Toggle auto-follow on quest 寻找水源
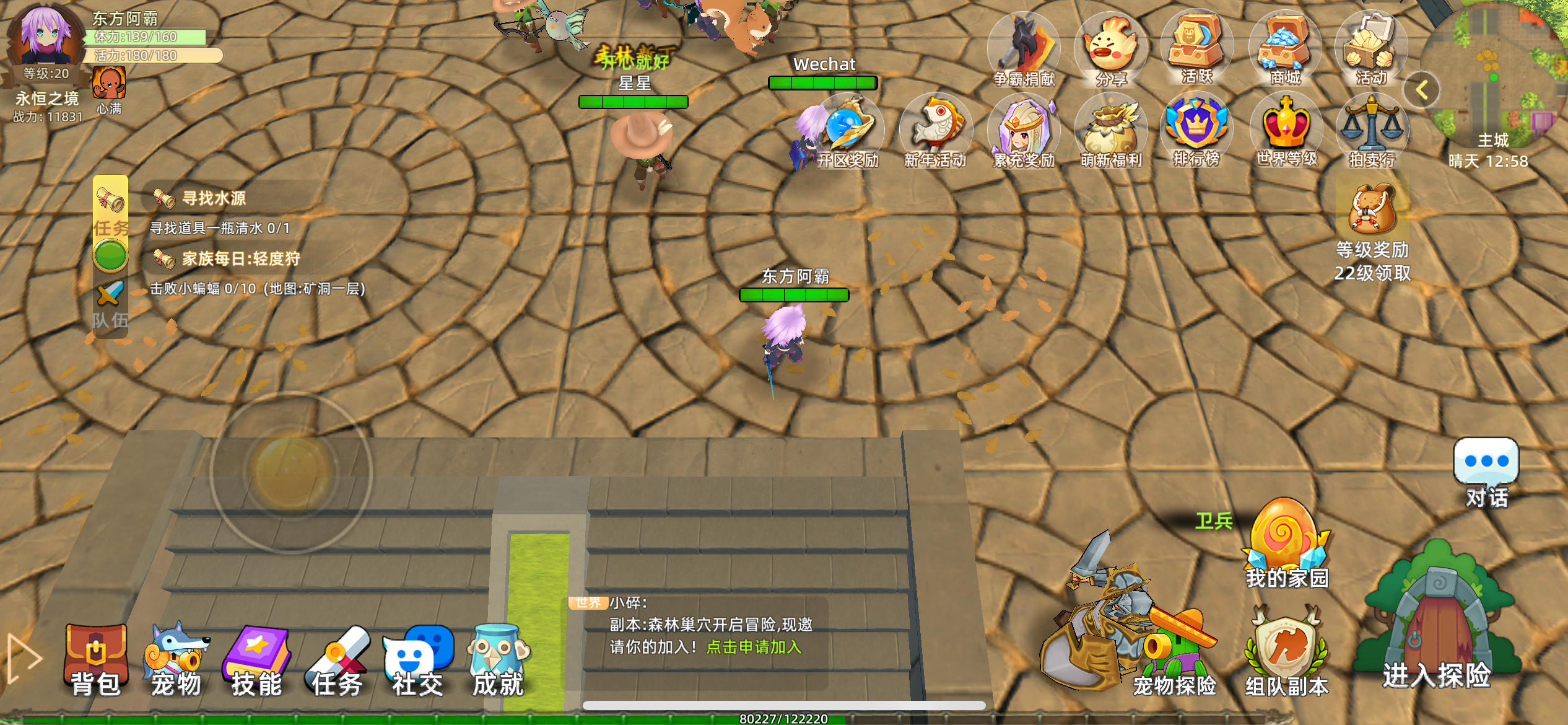 tap(110, 253)
